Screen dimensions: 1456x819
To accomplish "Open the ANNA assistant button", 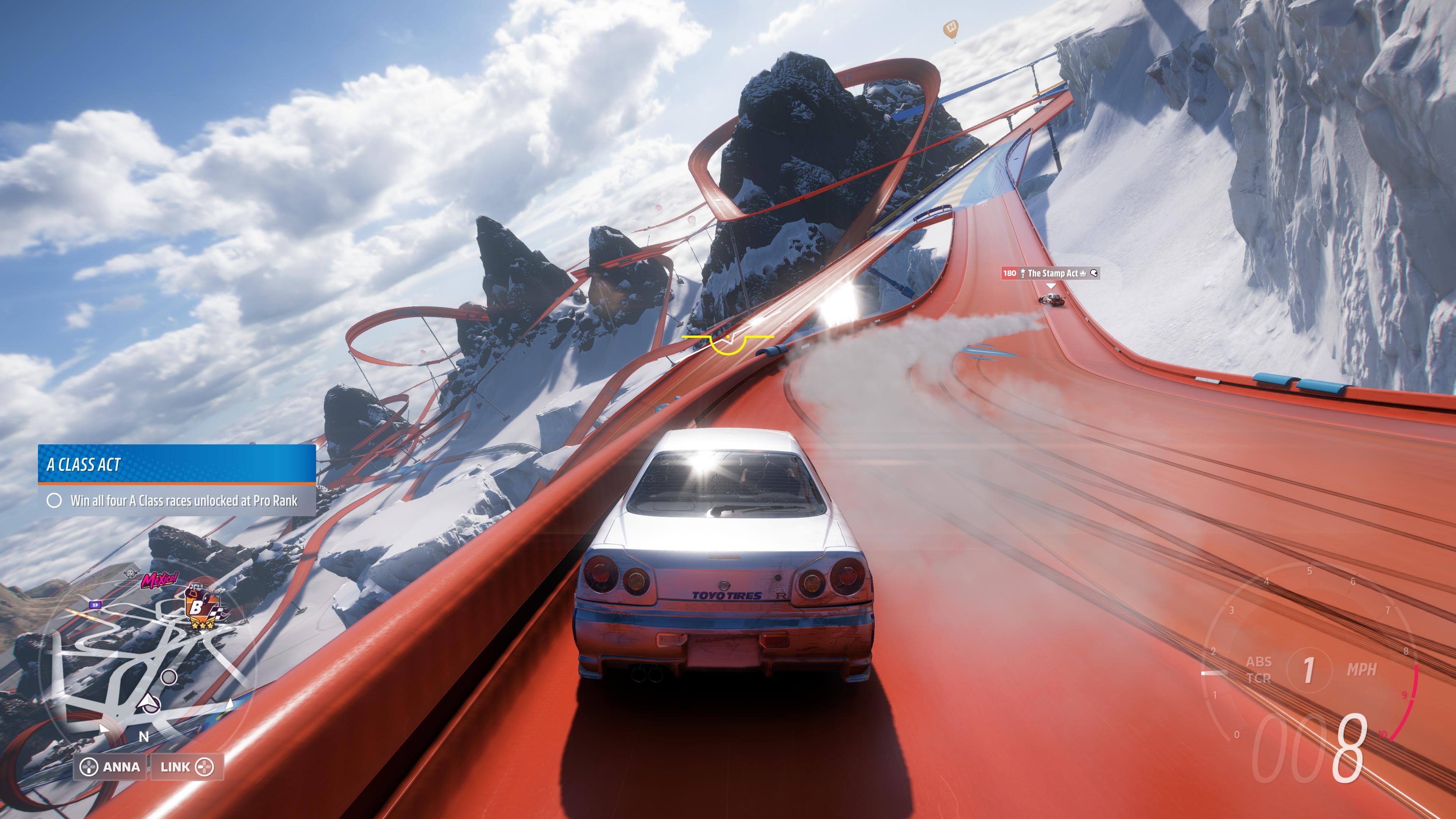I will (110, 766).
